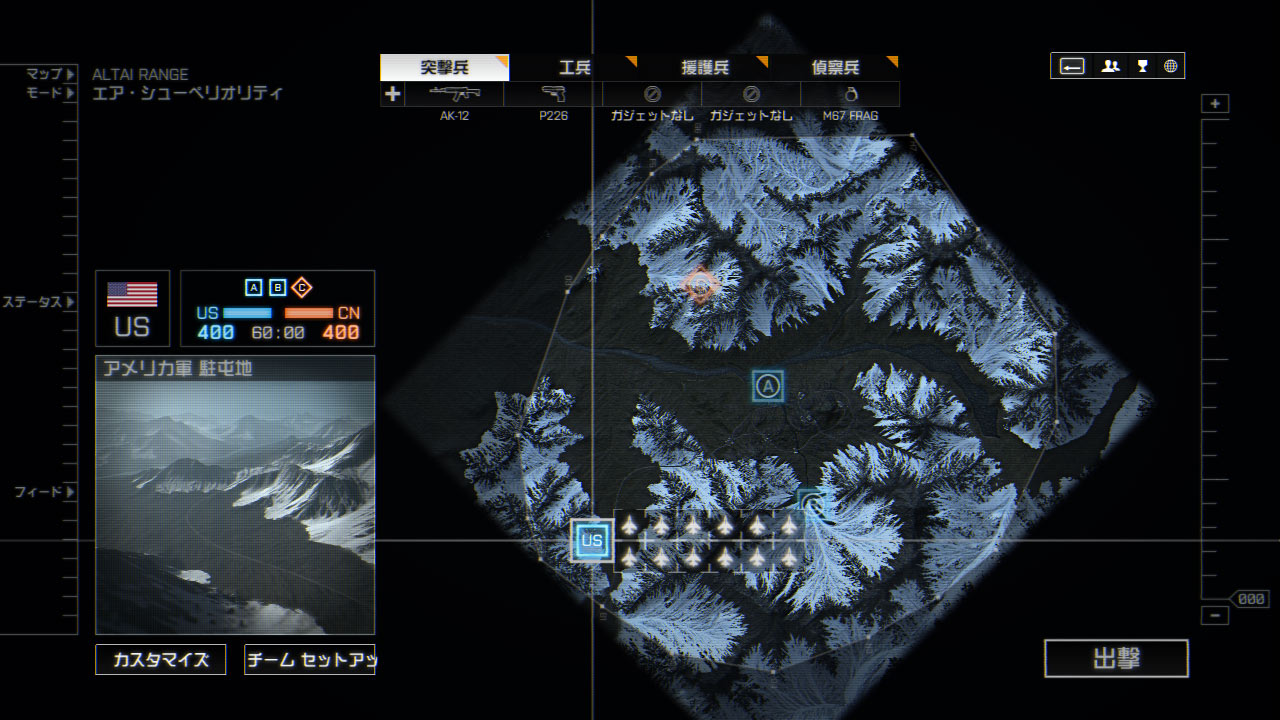Open the カスタマイズ customize menu
Screen dimensions: 1280x720
161,660
